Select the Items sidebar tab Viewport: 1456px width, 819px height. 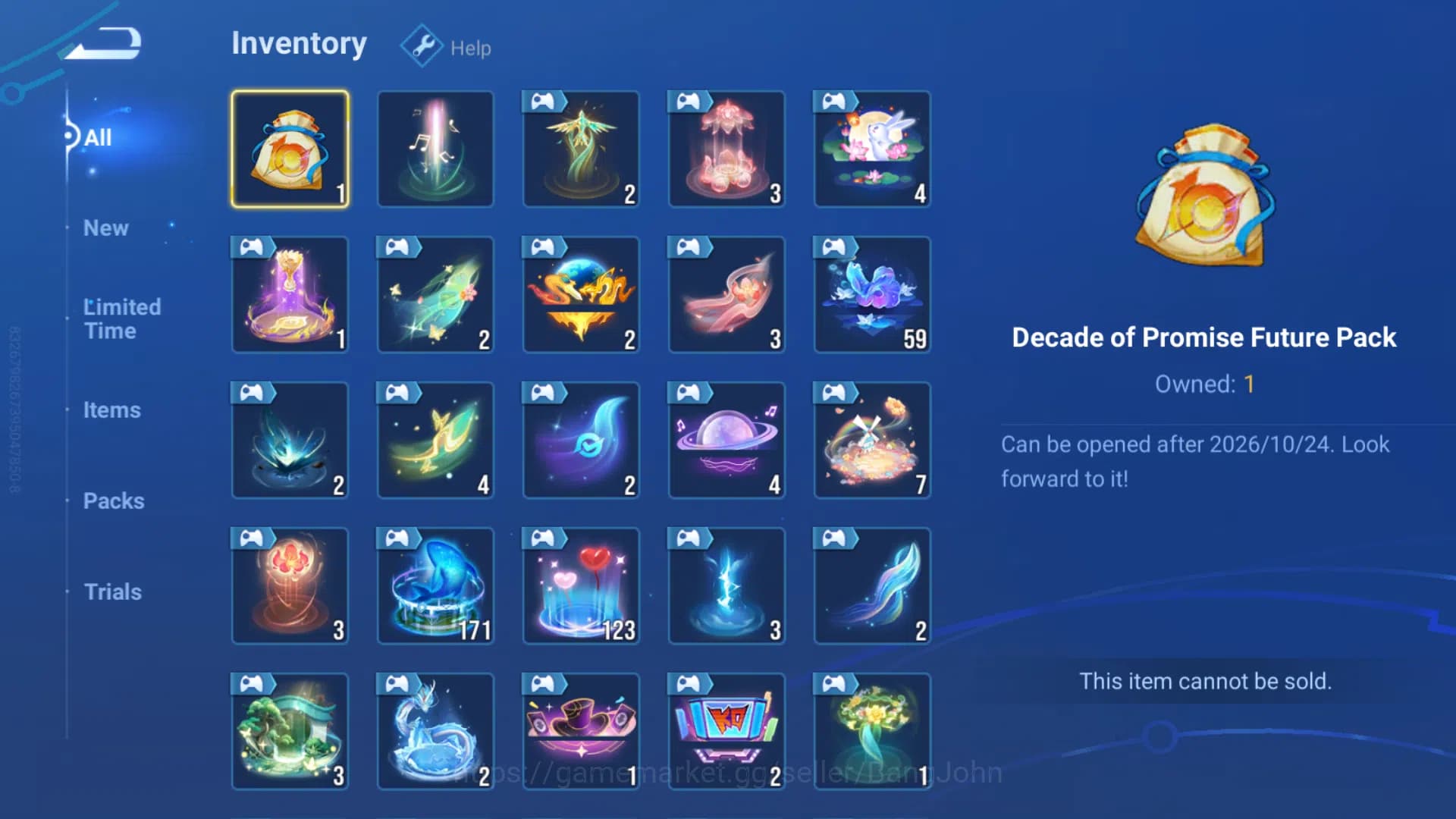pos(112,409)
